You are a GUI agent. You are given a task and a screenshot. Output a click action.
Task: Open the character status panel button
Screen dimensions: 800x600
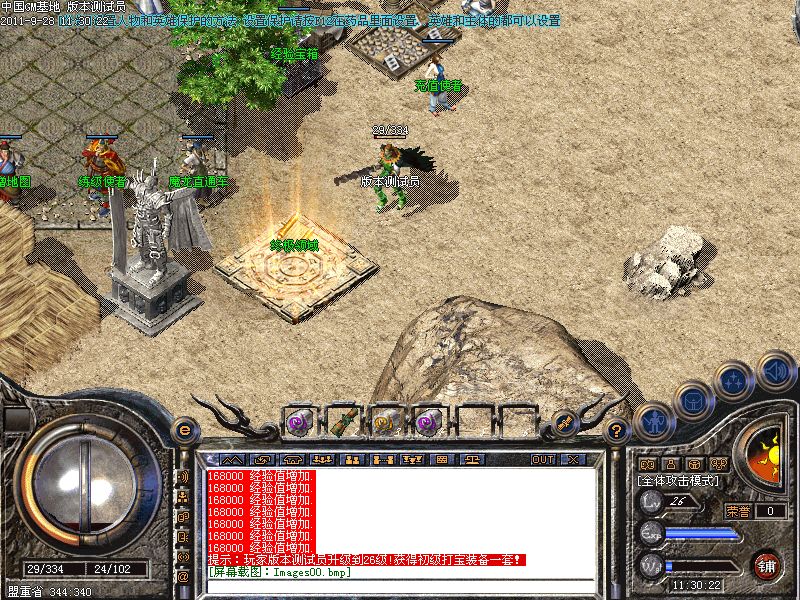point(653,421)
